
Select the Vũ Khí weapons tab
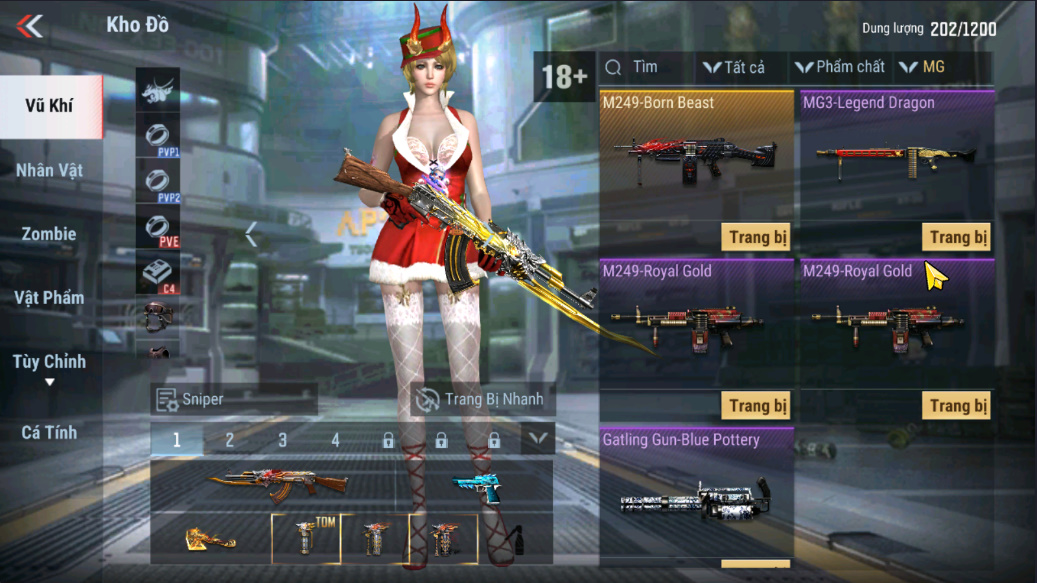click(50, 106)
